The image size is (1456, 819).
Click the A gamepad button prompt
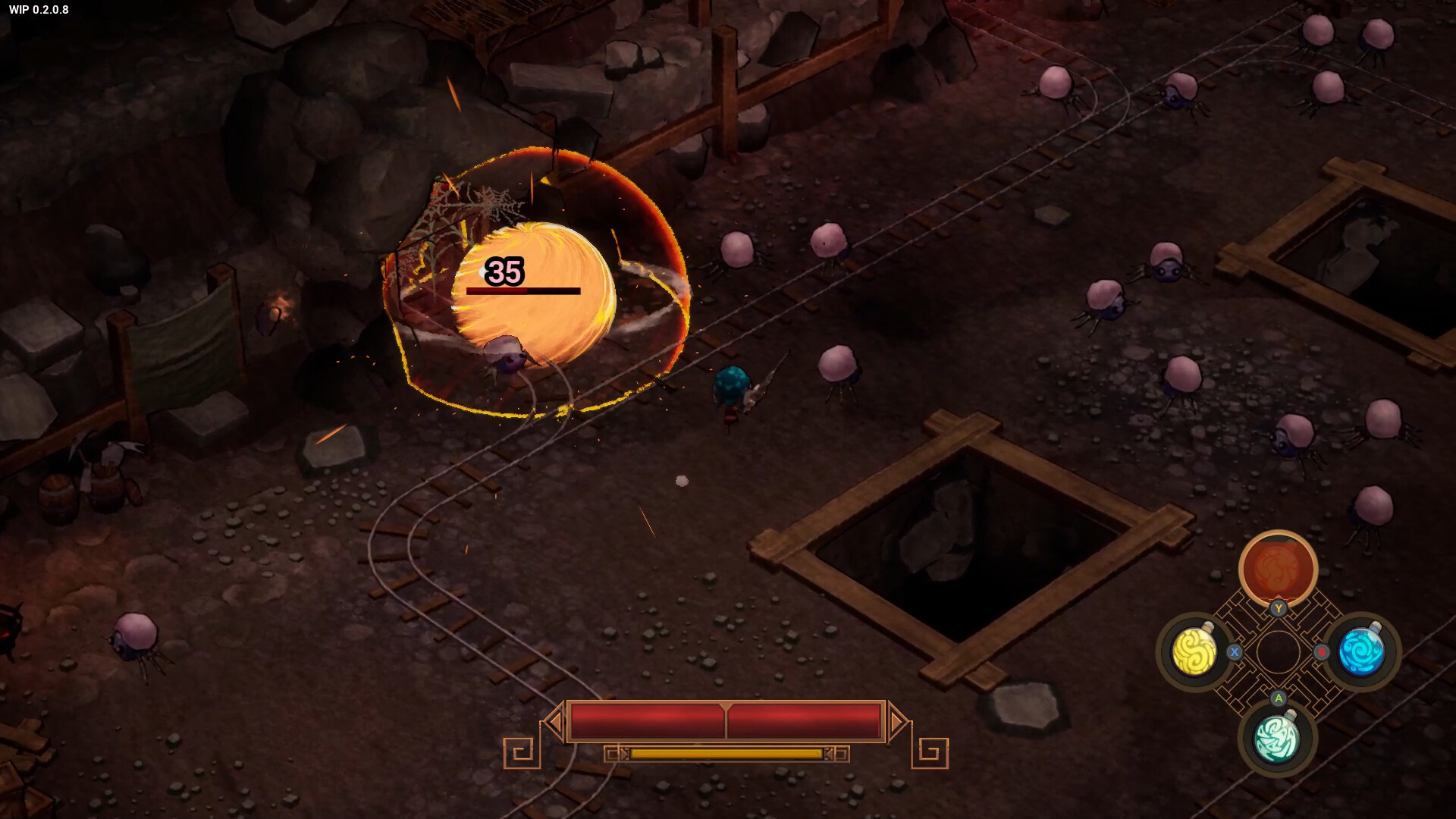[x=1278, y=698]
